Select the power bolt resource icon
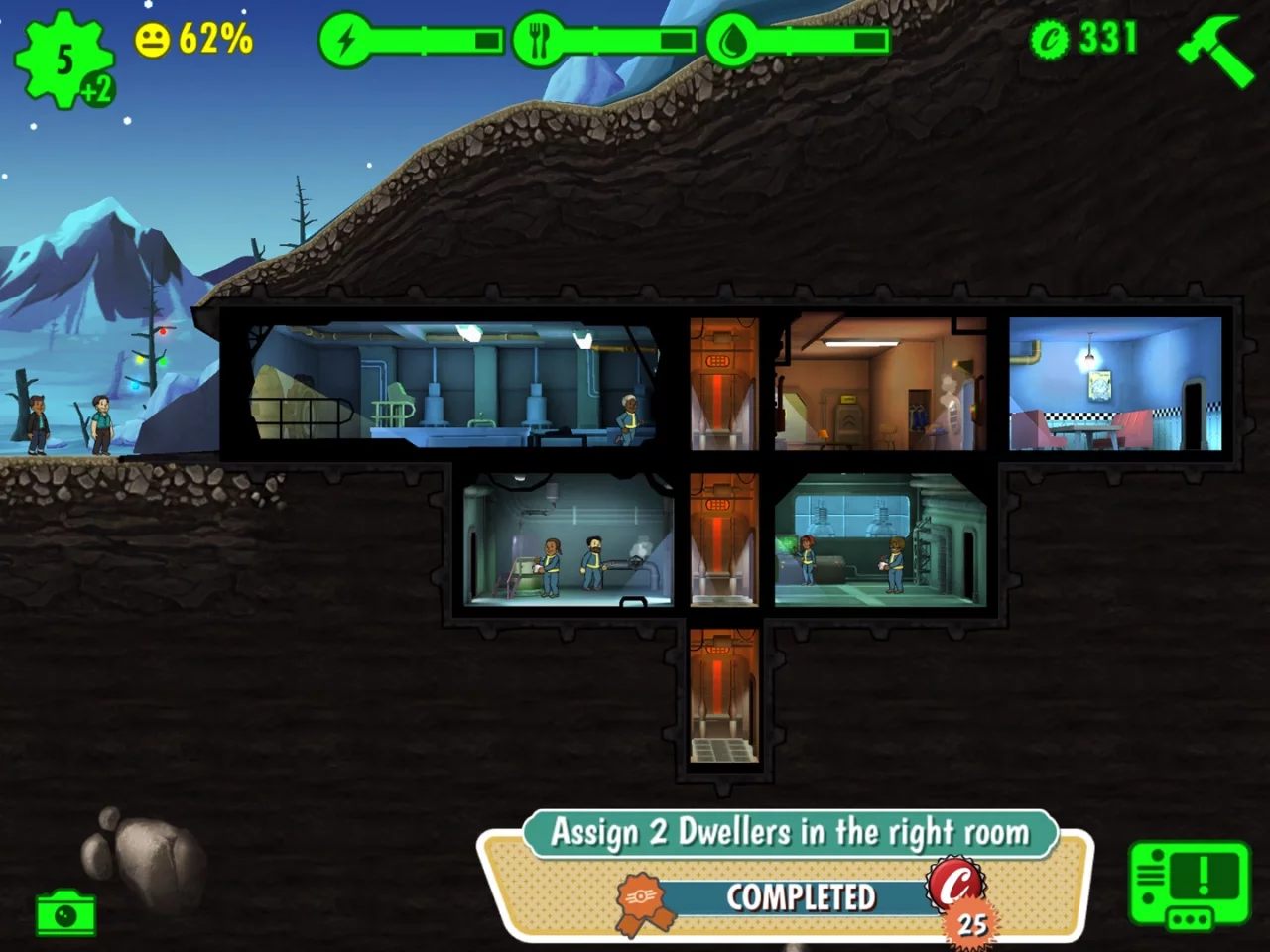1270x952 pixels. tap(345, 40)
